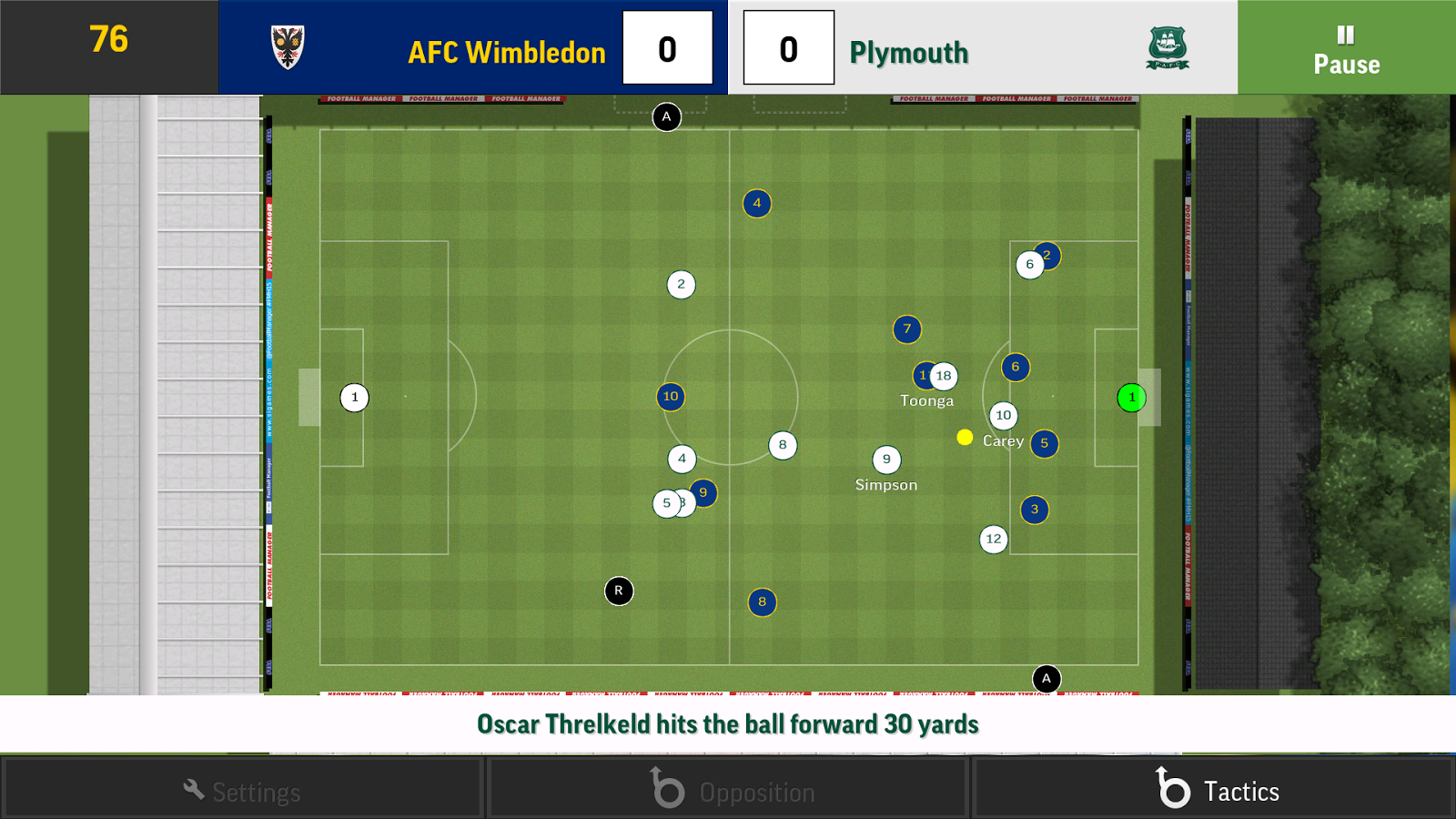Select the player labeled Carey
This screenshot has height=819, width=1456.
[1004, 415]
